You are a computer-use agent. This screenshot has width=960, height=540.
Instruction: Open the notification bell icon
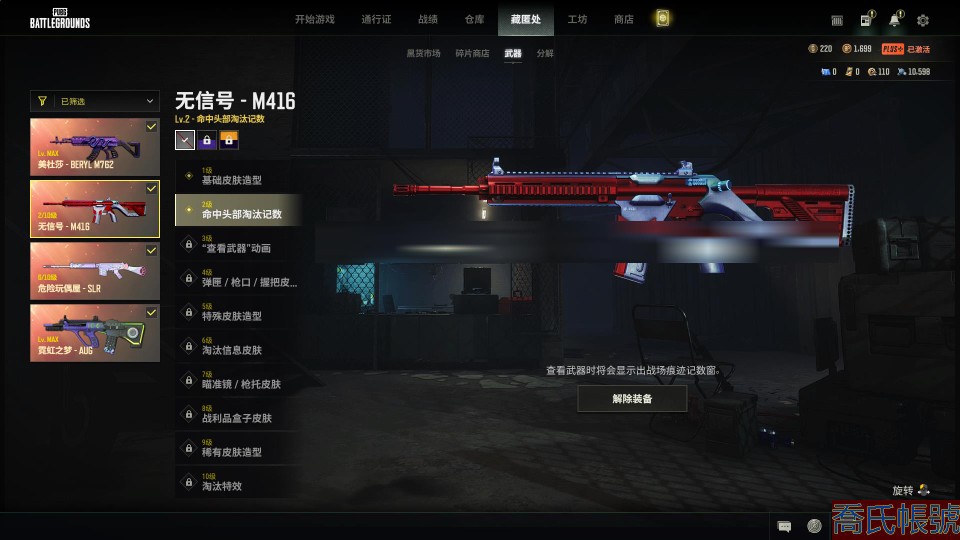pyautogui.click(x=894, y=20)
